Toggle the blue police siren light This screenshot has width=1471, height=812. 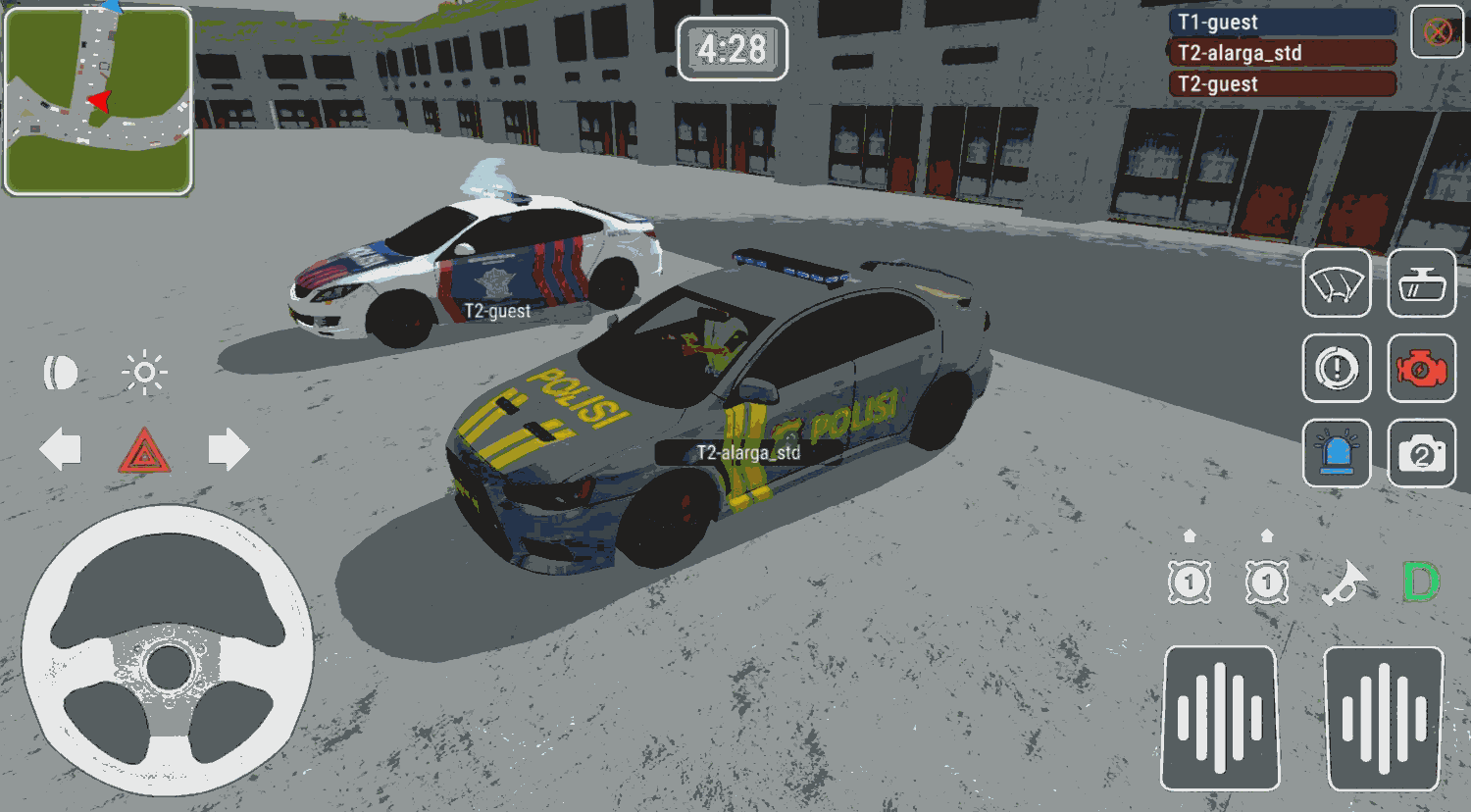point(1337,454)
